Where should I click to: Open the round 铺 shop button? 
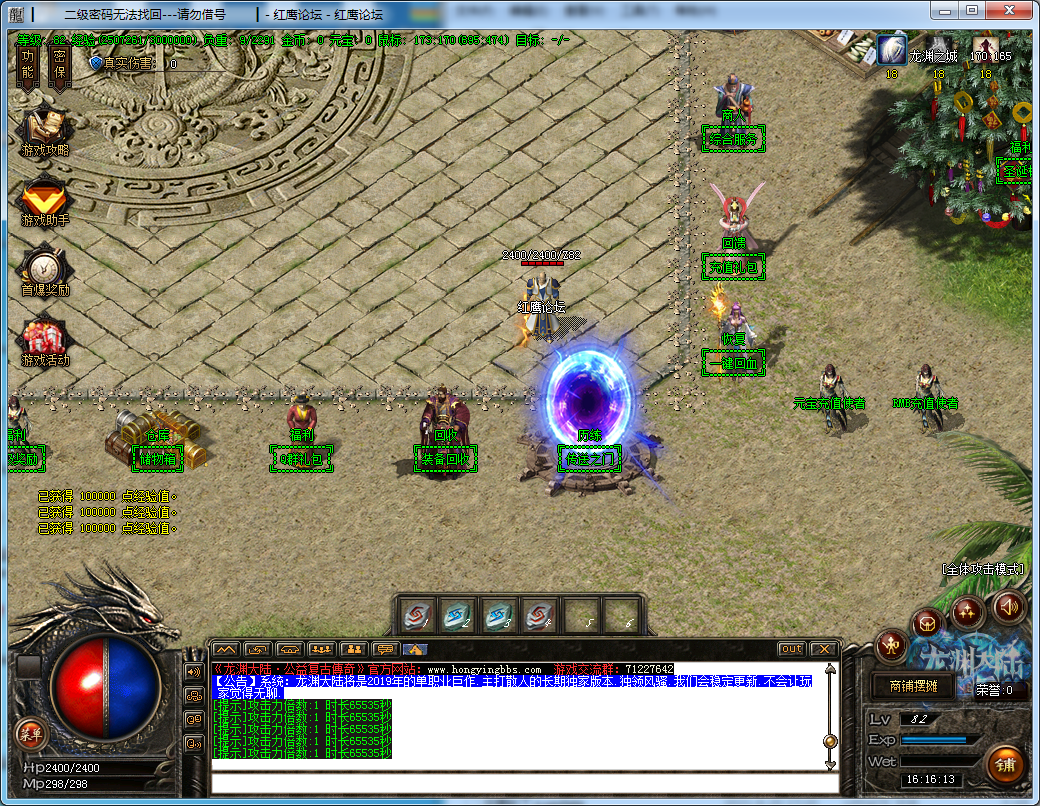tap(1005, 765)
